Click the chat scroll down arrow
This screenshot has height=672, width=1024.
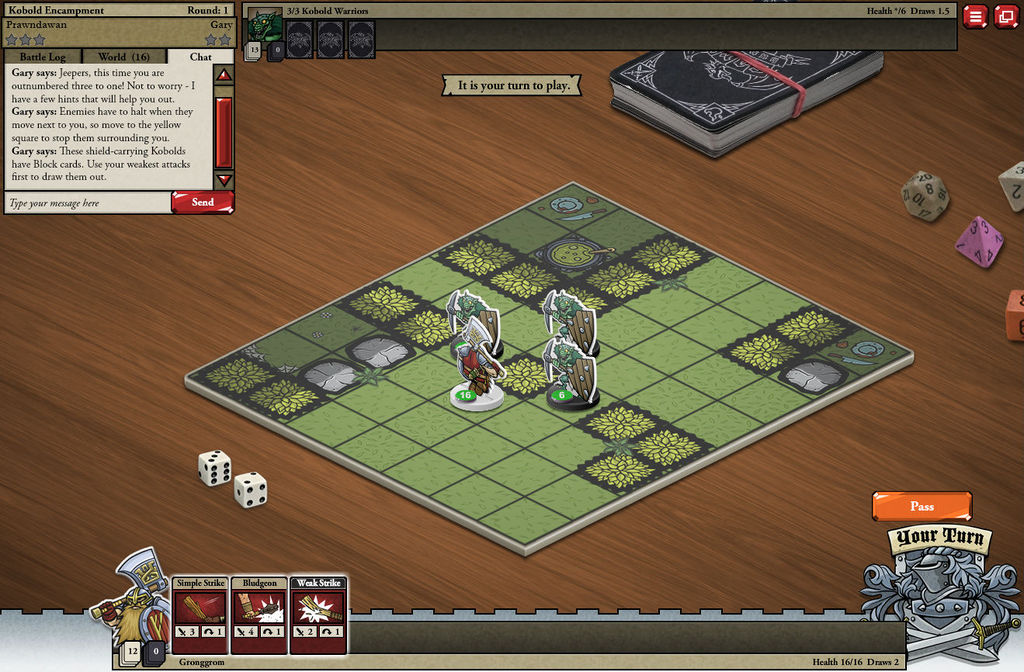(x=224, y=180)
